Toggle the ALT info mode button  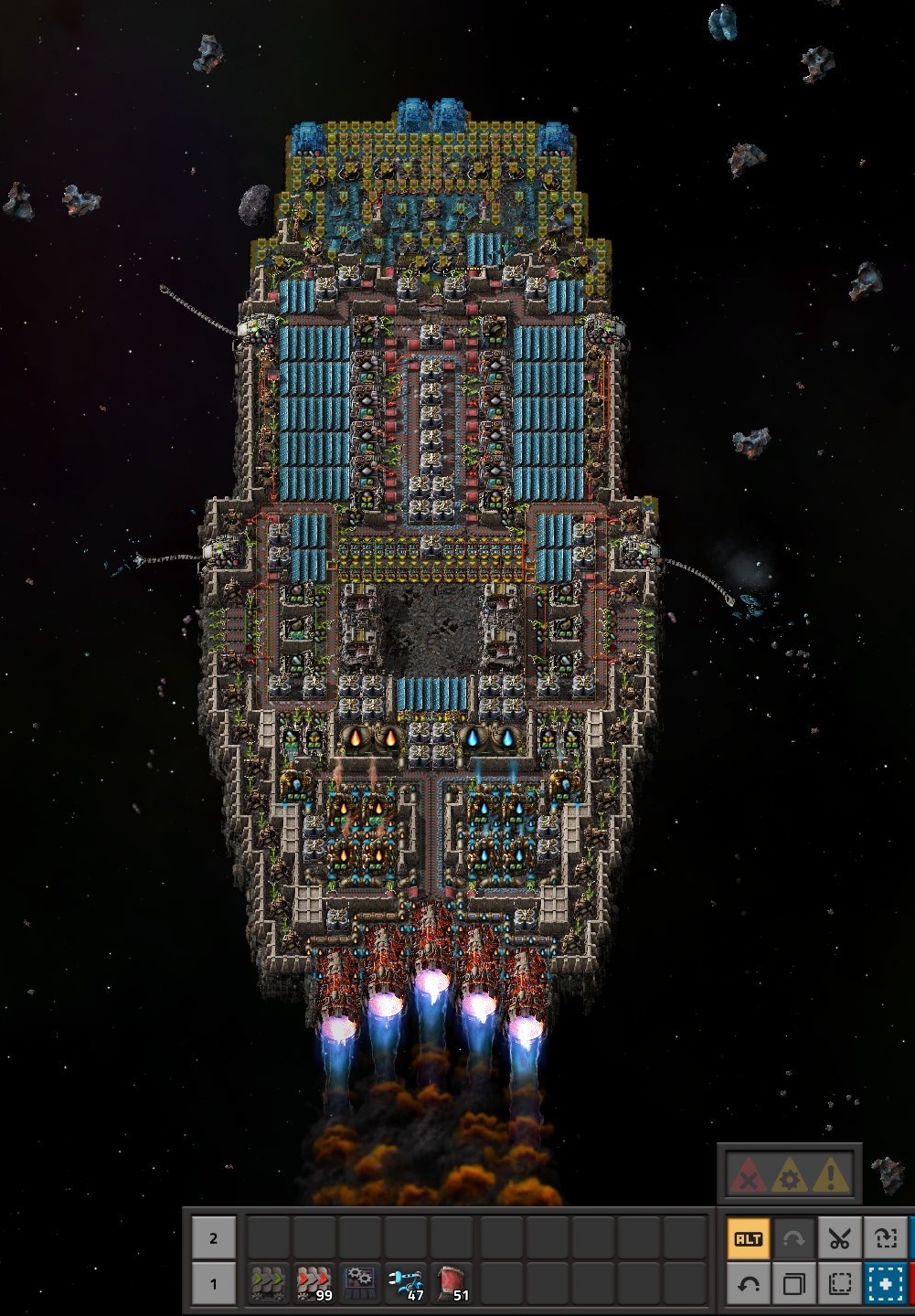click(749, 1239)
